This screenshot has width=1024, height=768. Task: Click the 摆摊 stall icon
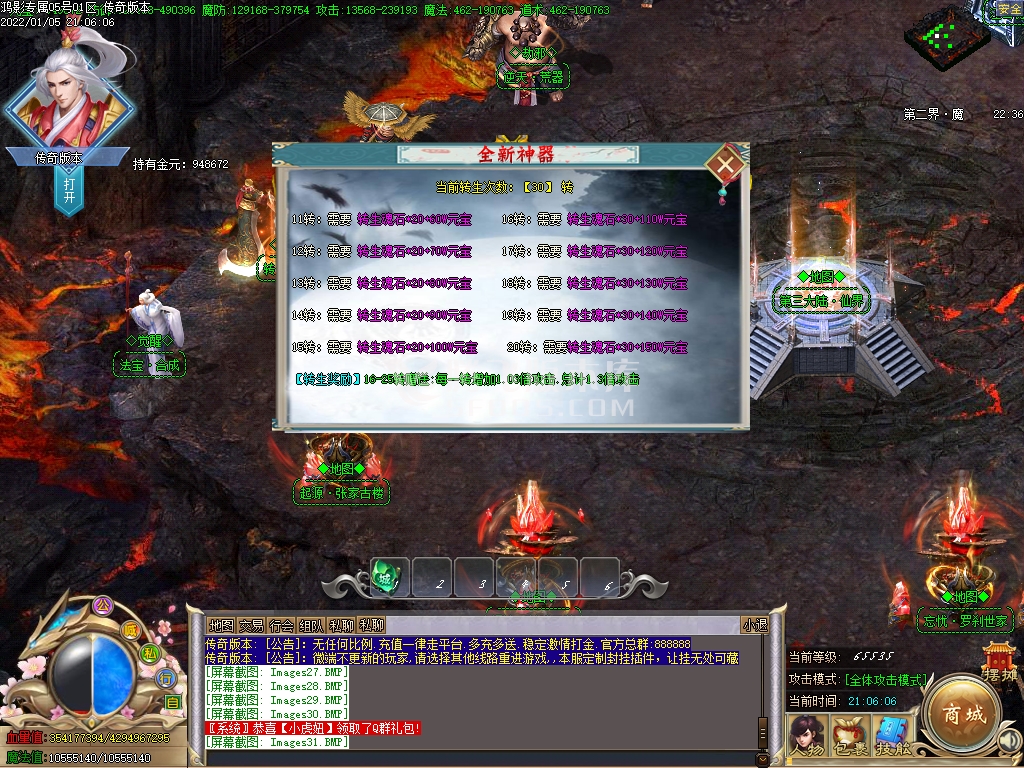999,665
